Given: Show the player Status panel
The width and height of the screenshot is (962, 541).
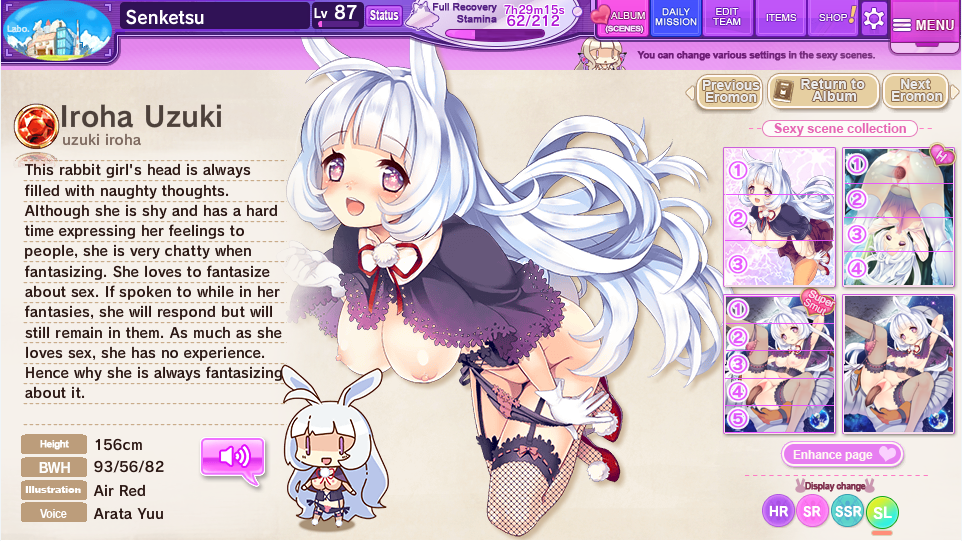Looking at the screenshot, I should (x=383, y=15).
